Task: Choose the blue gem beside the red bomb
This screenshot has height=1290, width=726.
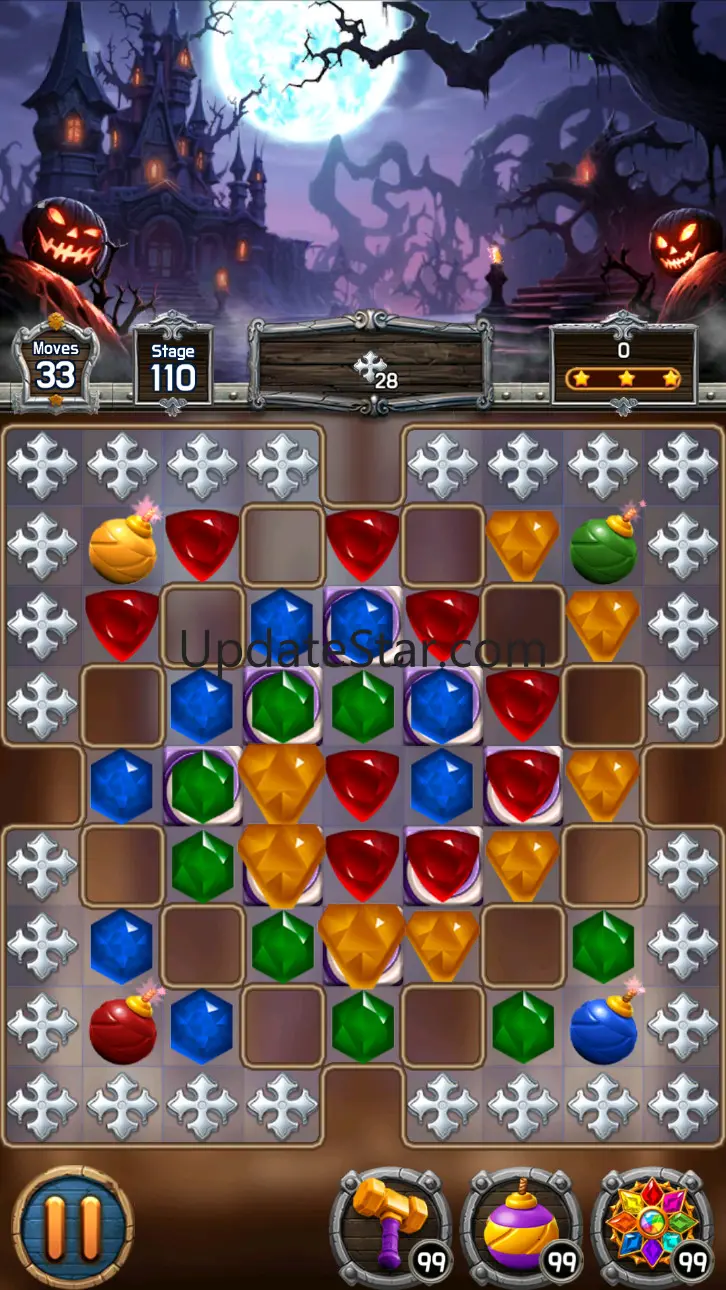Action: (202, 1027)
